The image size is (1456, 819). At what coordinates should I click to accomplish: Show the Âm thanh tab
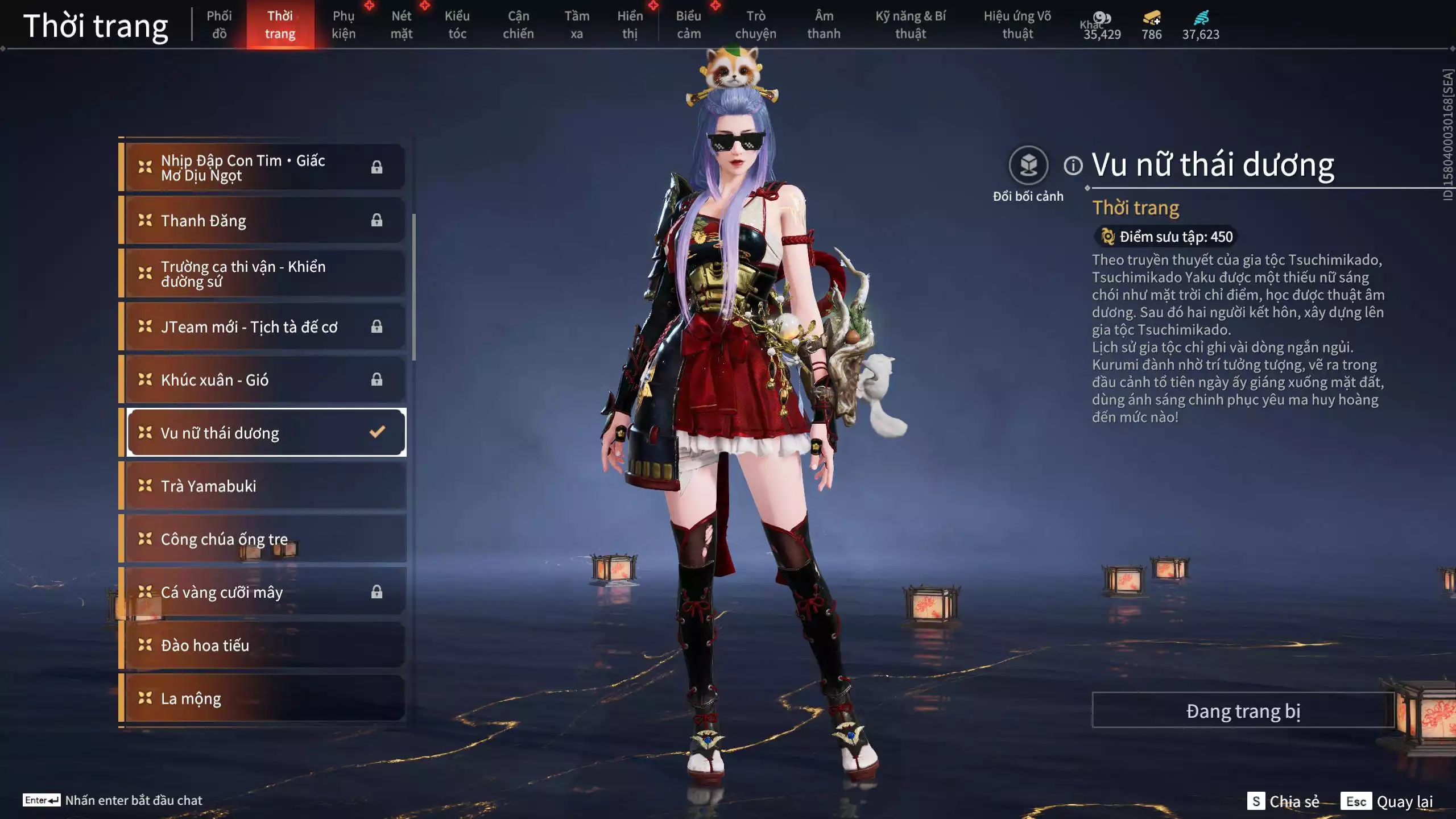pyautogui.click(x=824, y=24)
